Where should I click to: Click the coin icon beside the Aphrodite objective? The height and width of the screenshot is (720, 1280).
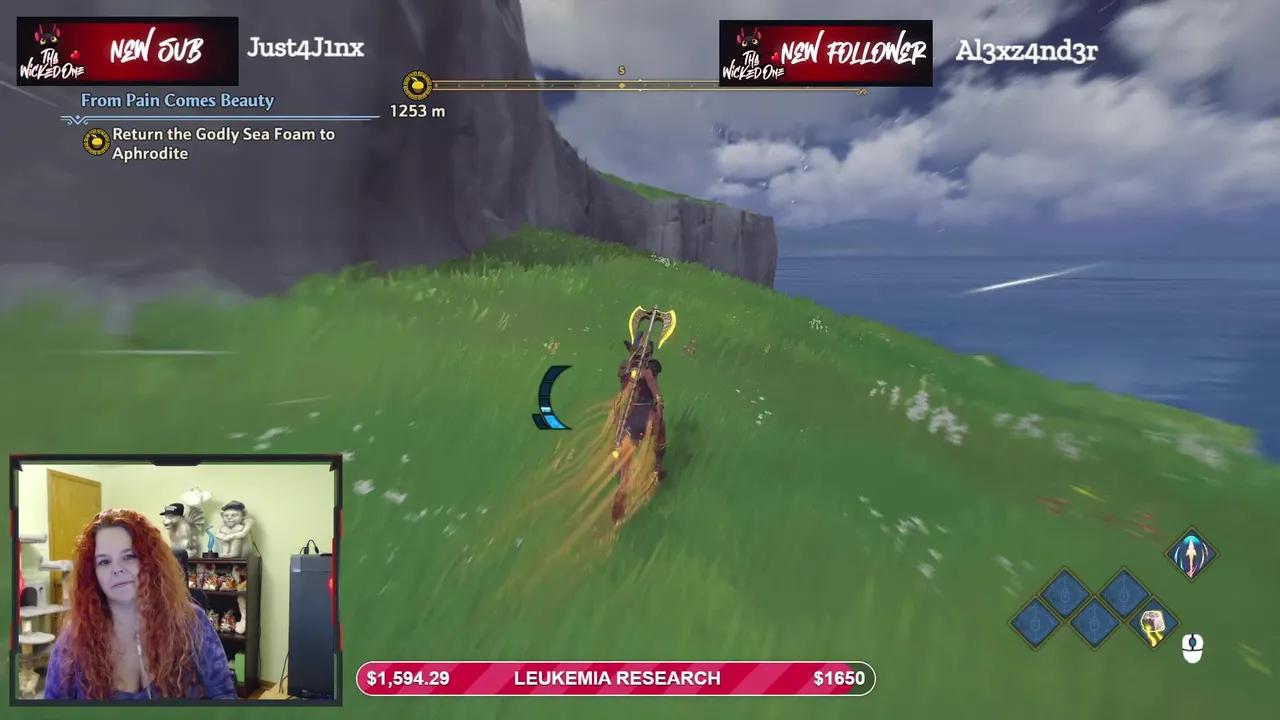96,142
